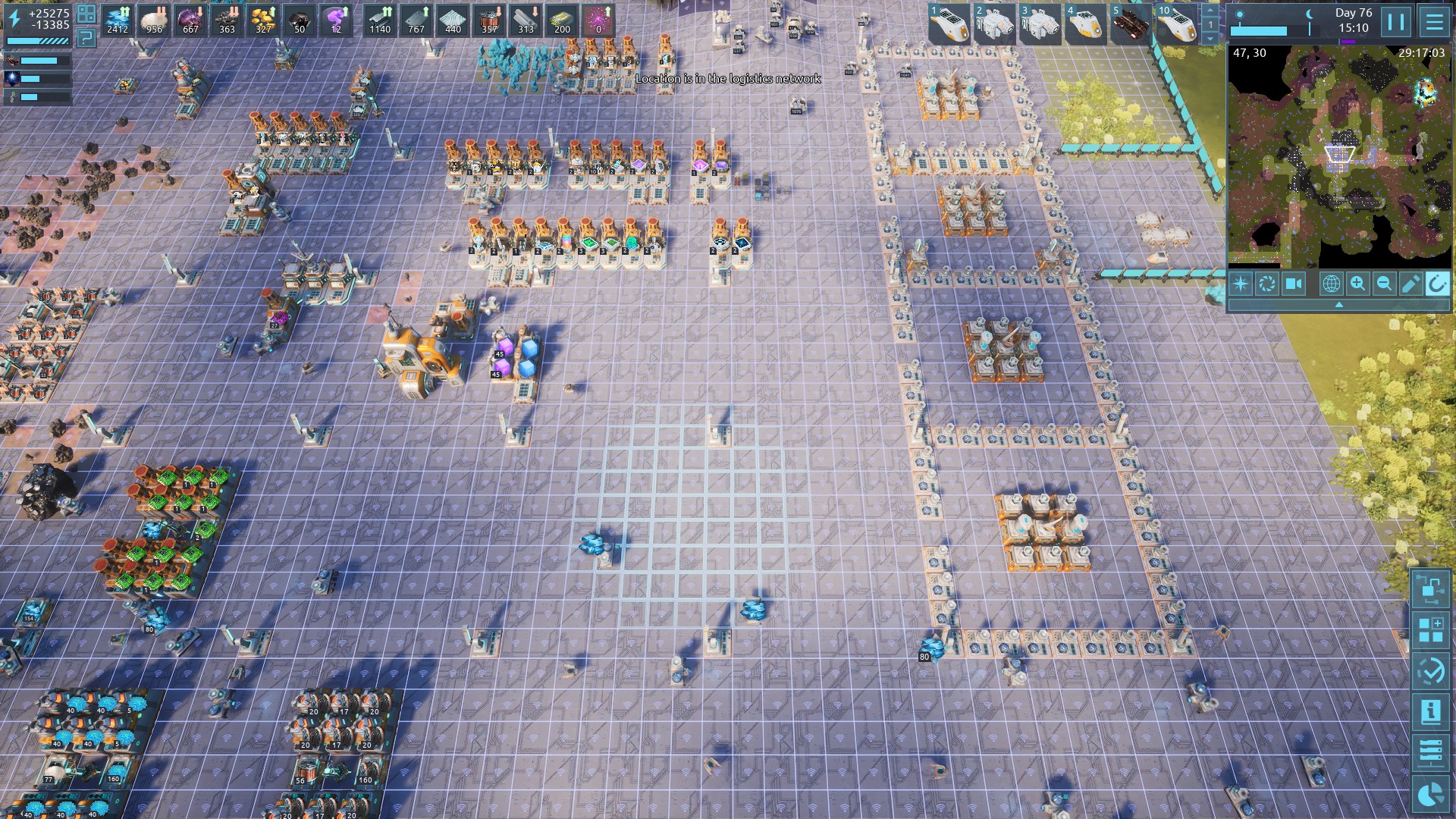This screenshot has height=819, width=1456.
Task: Collapse the minimap with the up arrow bar
Action: pos(1338,304)
